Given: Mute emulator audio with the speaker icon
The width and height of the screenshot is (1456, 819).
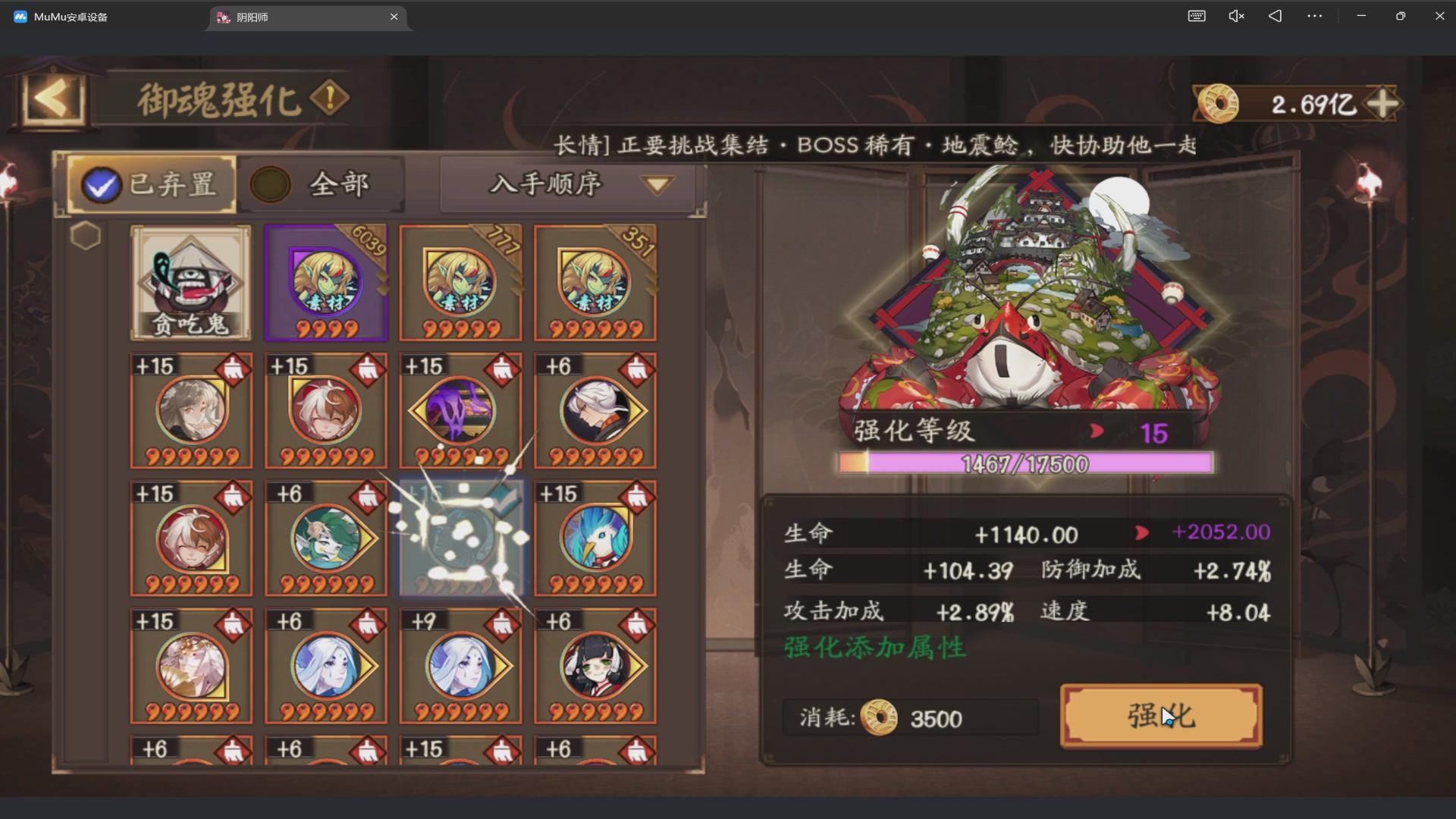Looking at the screenshot, I should pos(1236,15).
